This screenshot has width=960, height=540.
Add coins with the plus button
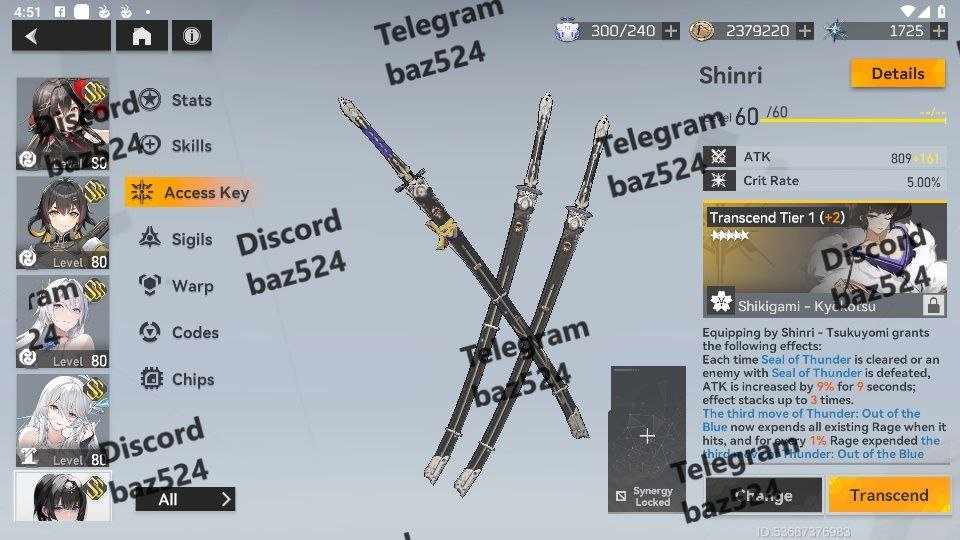(805, 31)
